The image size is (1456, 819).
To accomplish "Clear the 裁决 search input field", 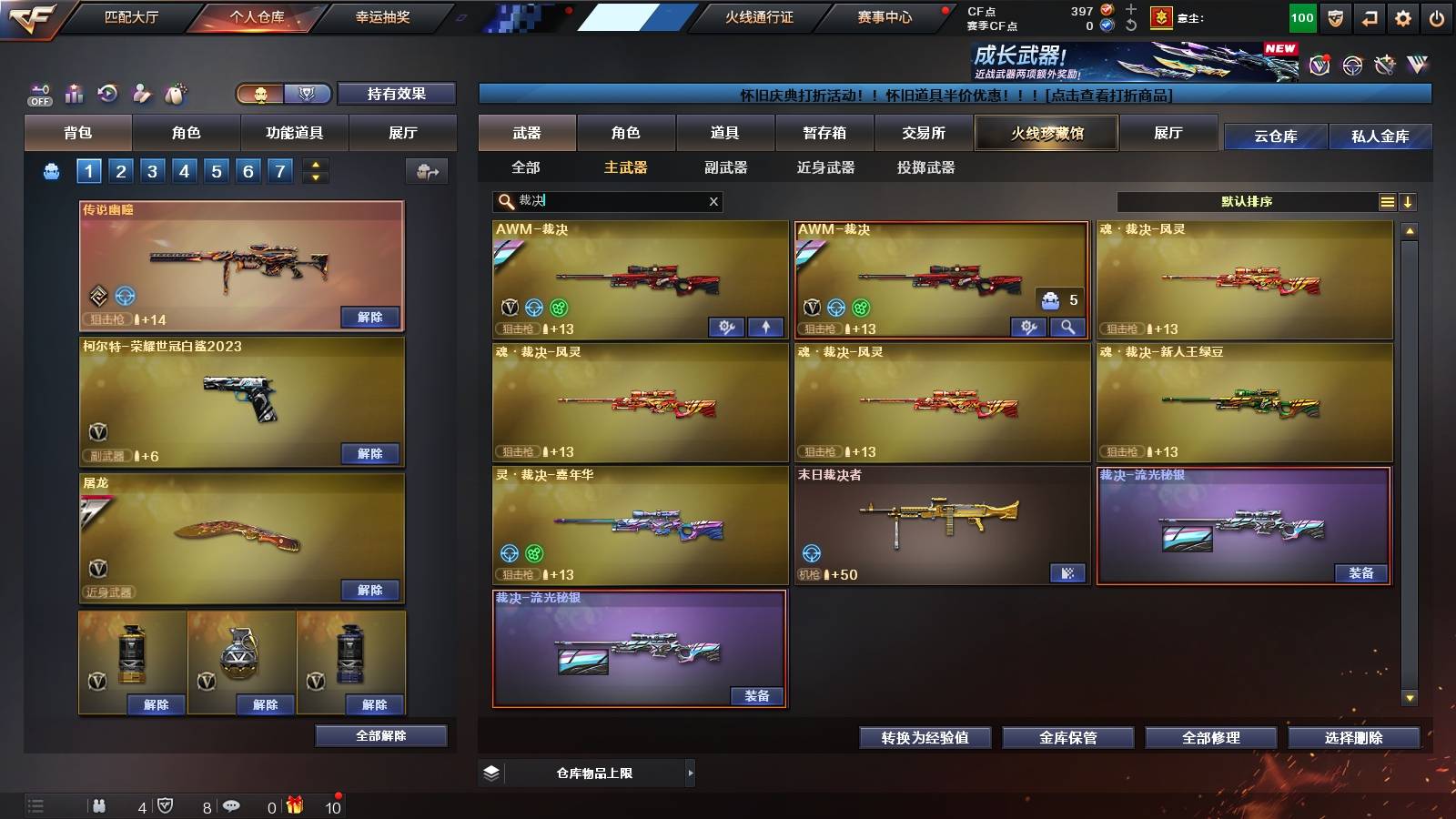I will click(713, 201).
